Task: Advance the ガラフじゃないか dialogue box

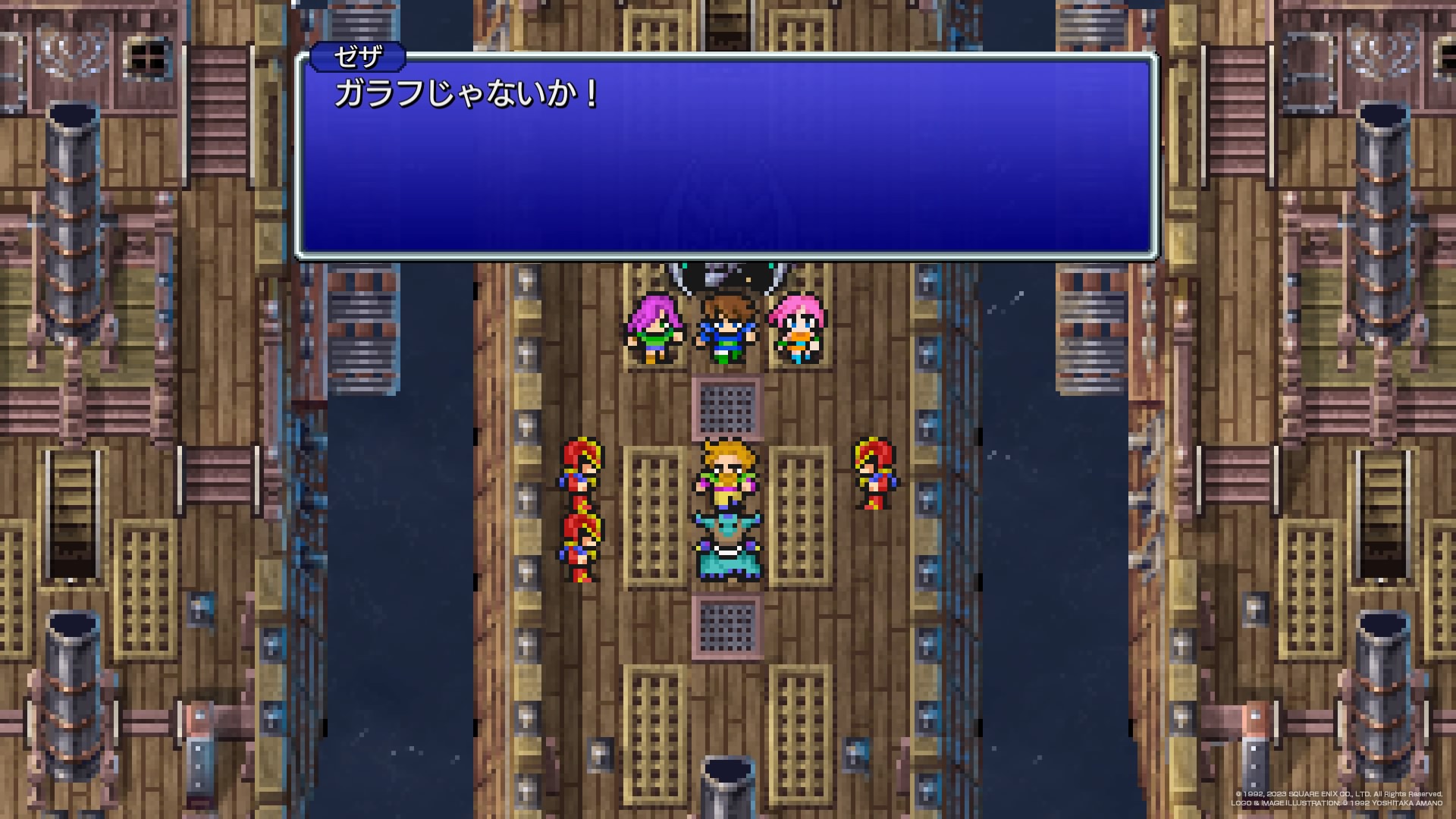Action: (x=726, y=156)
